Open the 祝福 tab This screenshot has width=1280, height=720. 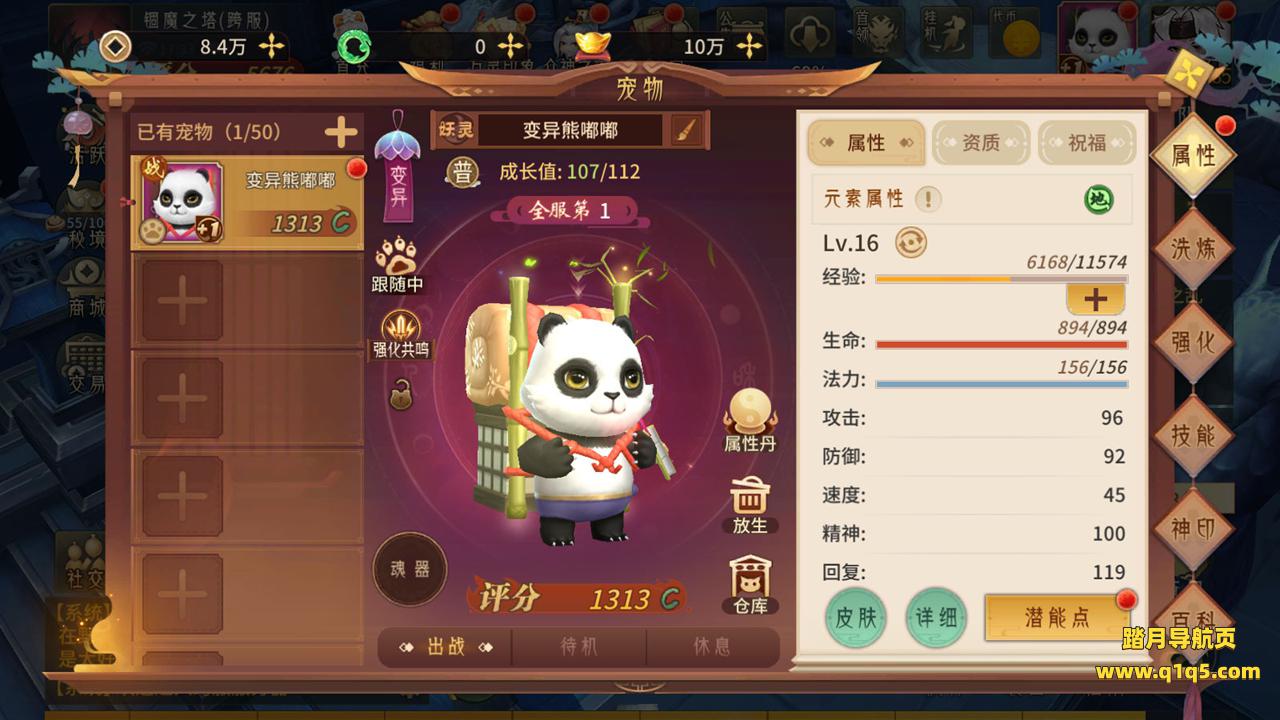tap(1087, 143)
